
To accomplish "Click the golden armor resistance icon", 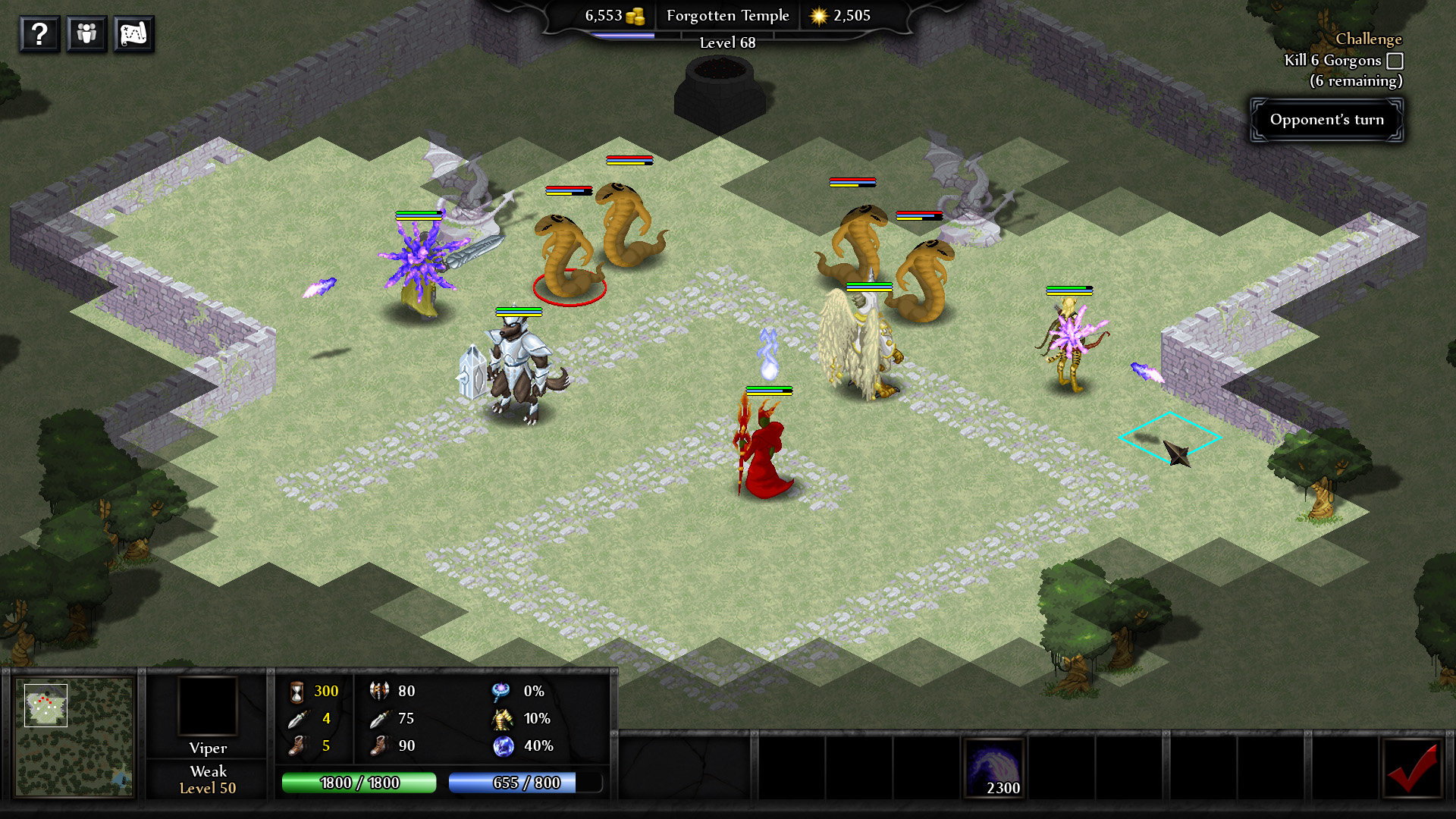I will (500, 718).
